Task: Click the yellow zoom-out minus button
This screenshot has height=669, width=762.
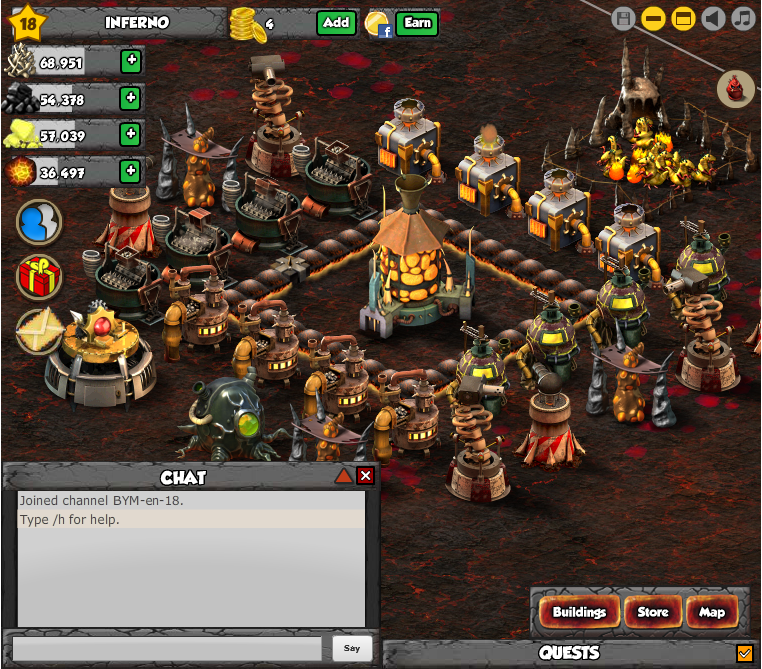Action: (653, 18)
